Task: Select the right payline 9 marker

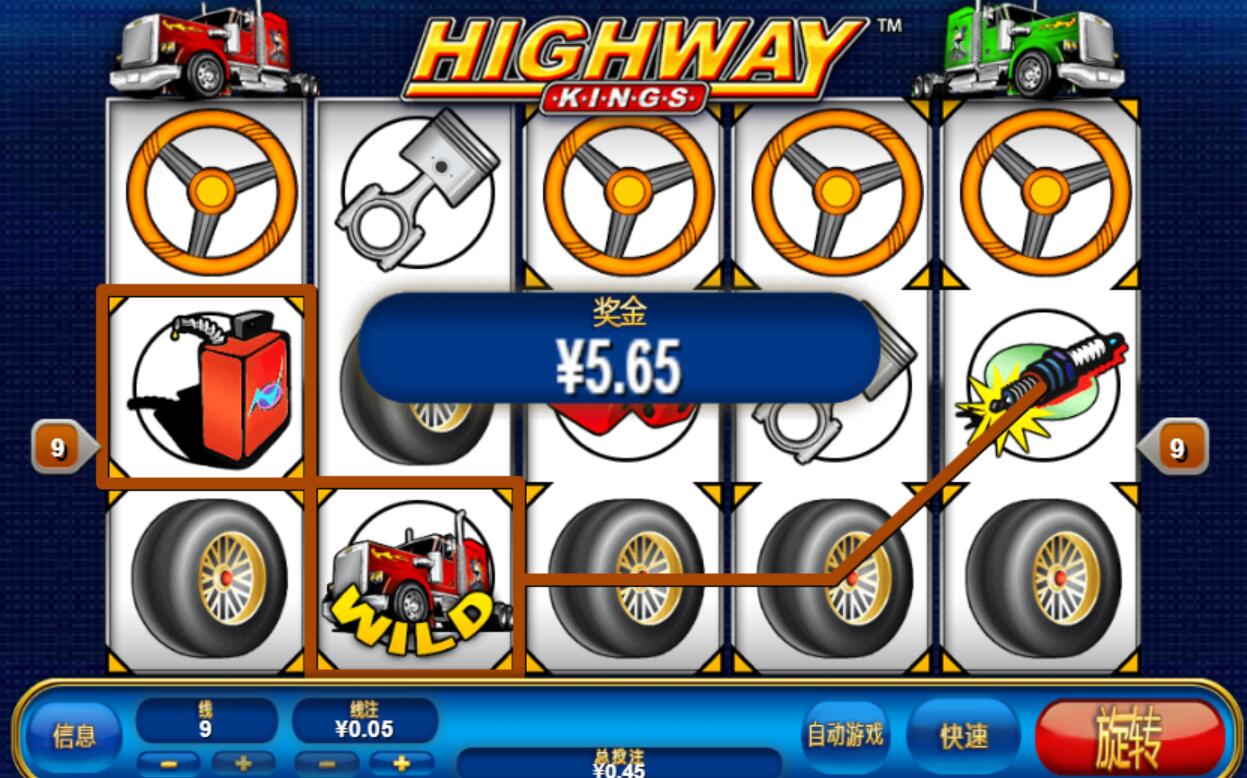Action: 1177,448
